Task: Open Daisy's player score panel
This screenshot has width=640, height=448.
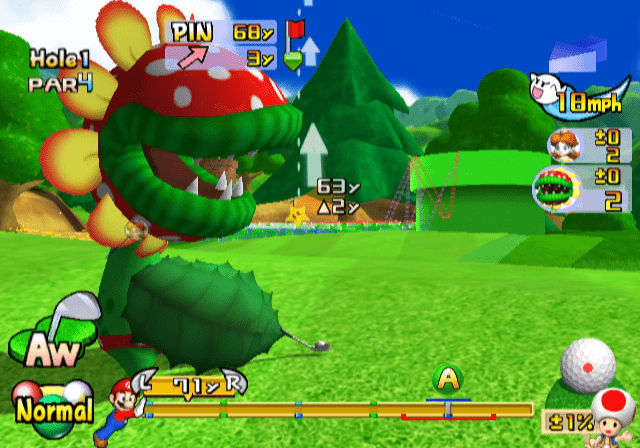Action: tap(588, 146)
